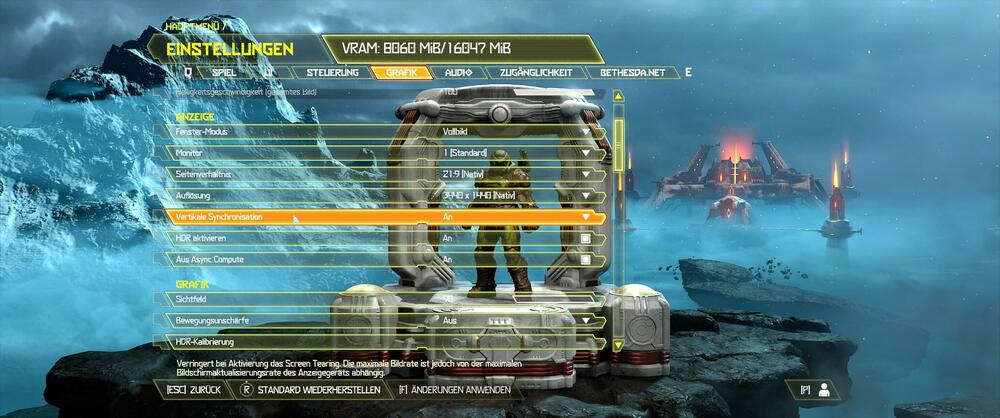
Task: Switch to the Audio tab
Action: tap(459, 73)
